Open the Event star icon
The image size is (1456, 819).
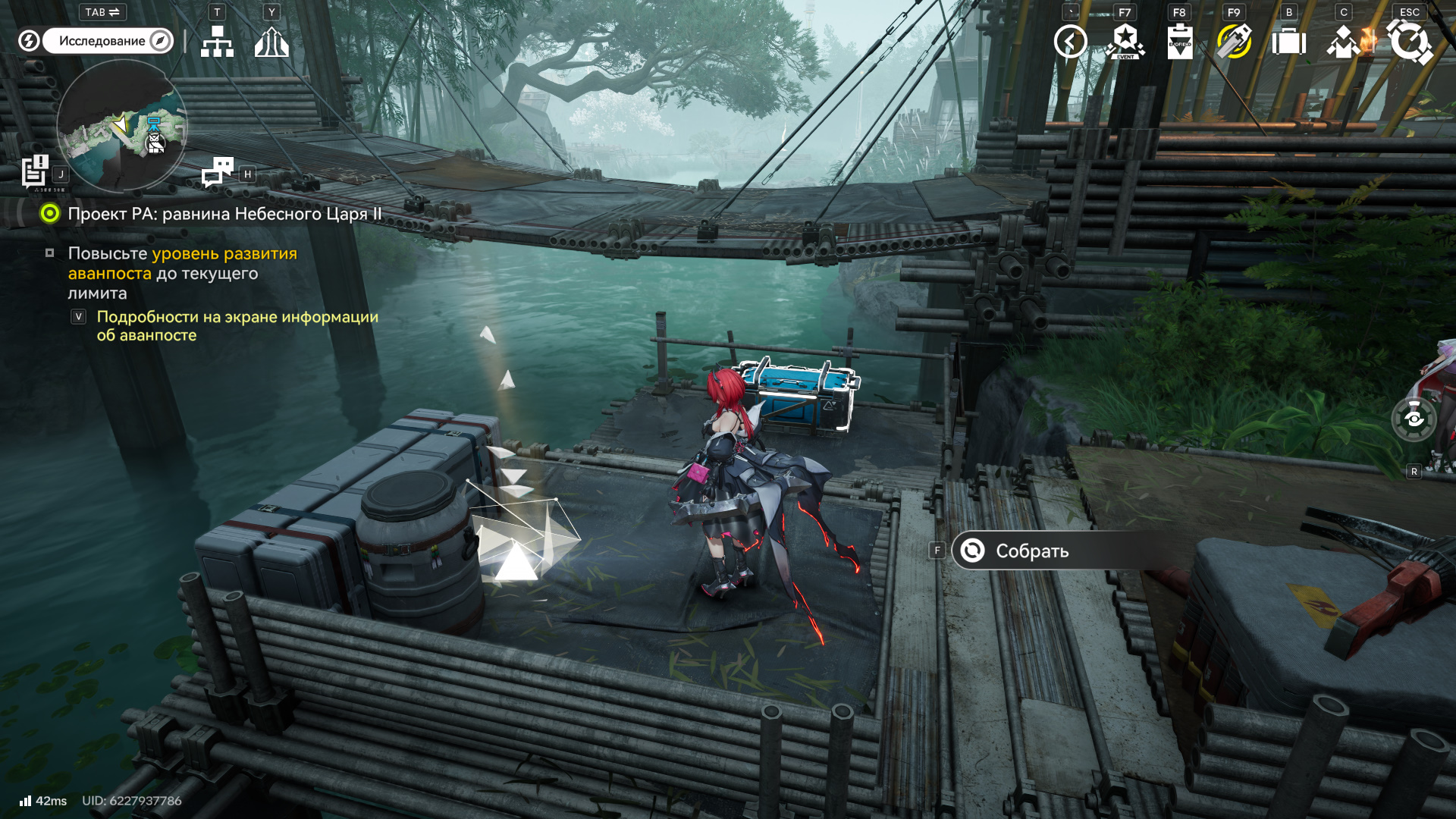pos(1125,42)
